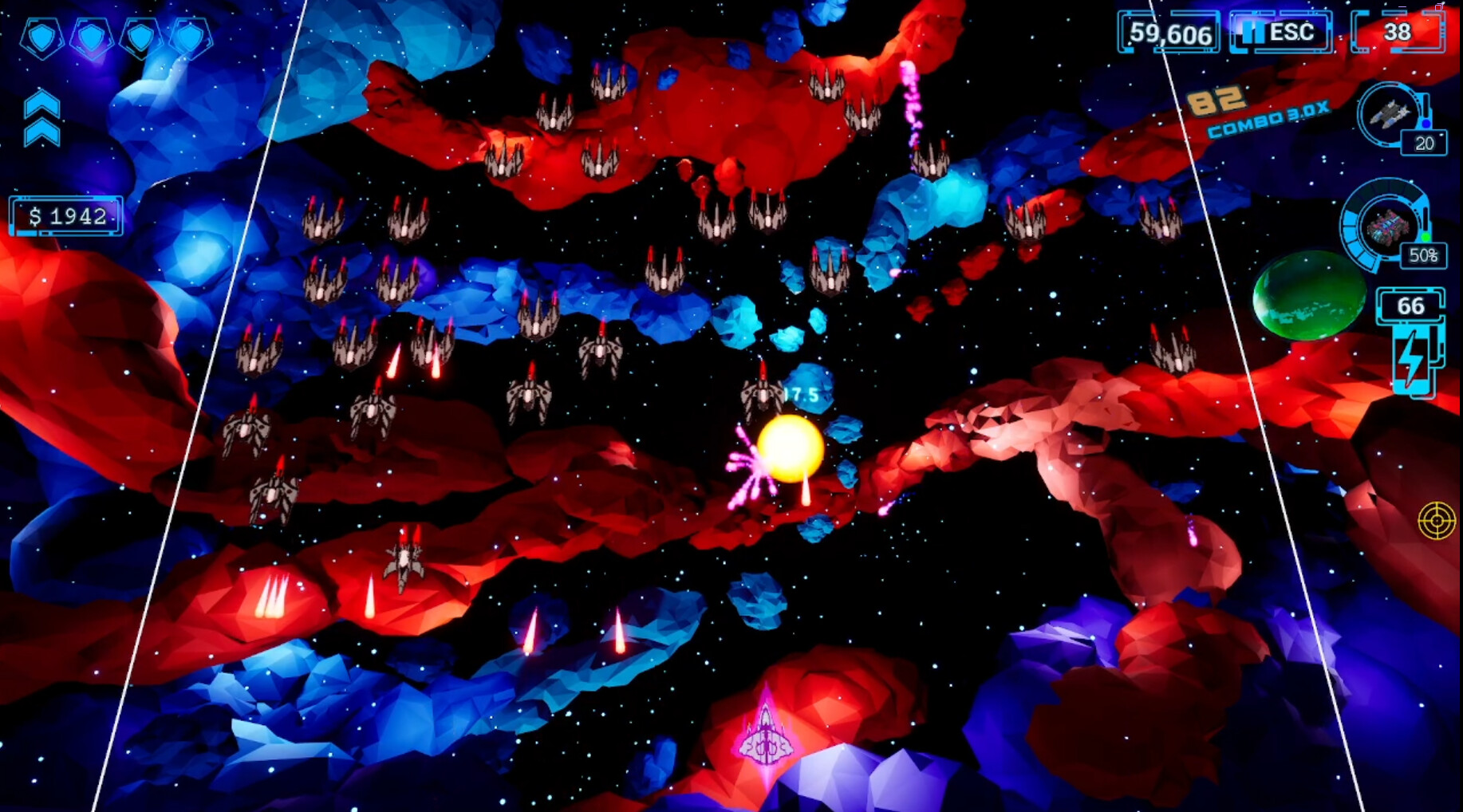Click the first shield pip icon
1463x812 pixels.
[x=44, y=37]
